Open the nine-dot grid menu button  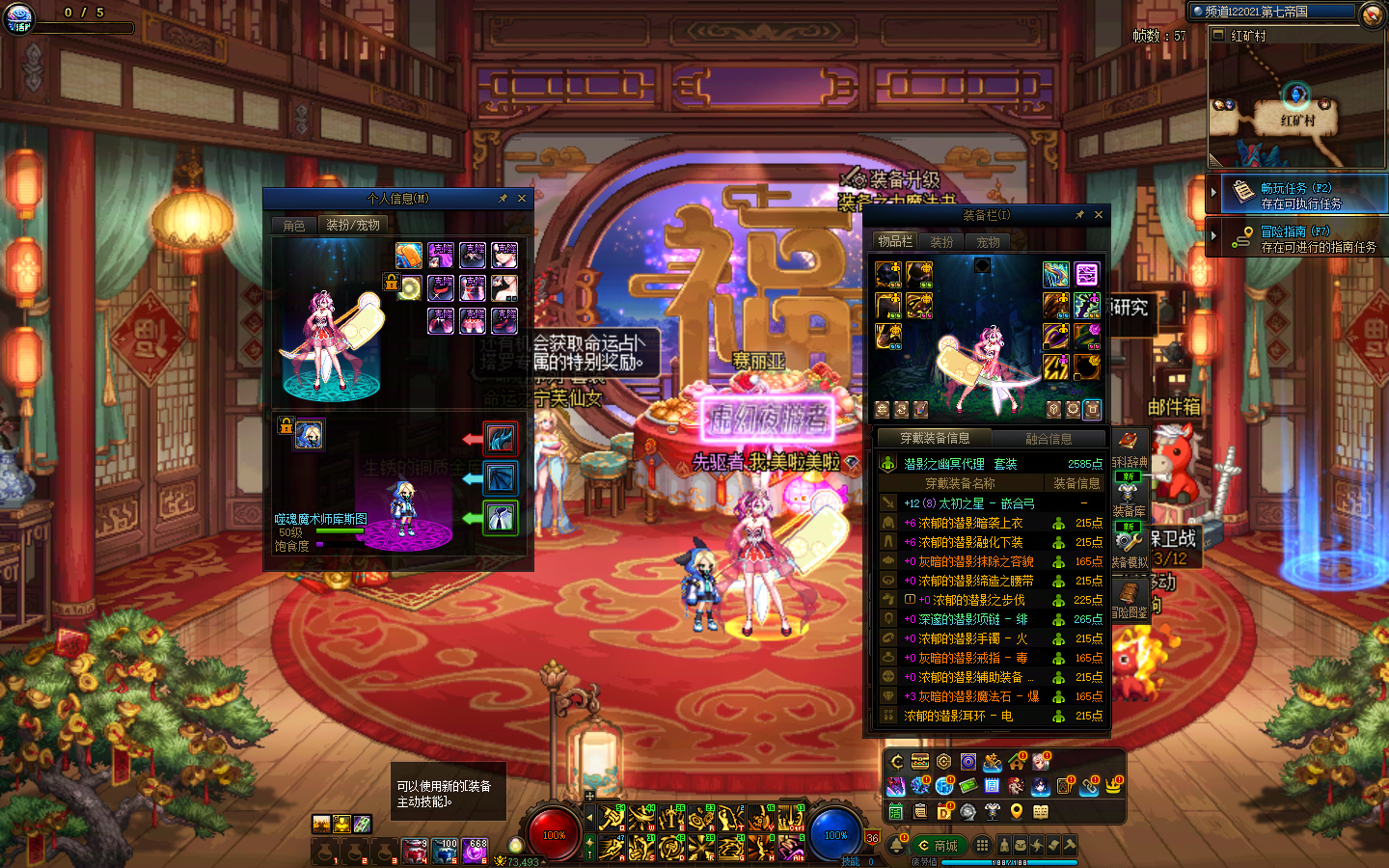(982, 845)
